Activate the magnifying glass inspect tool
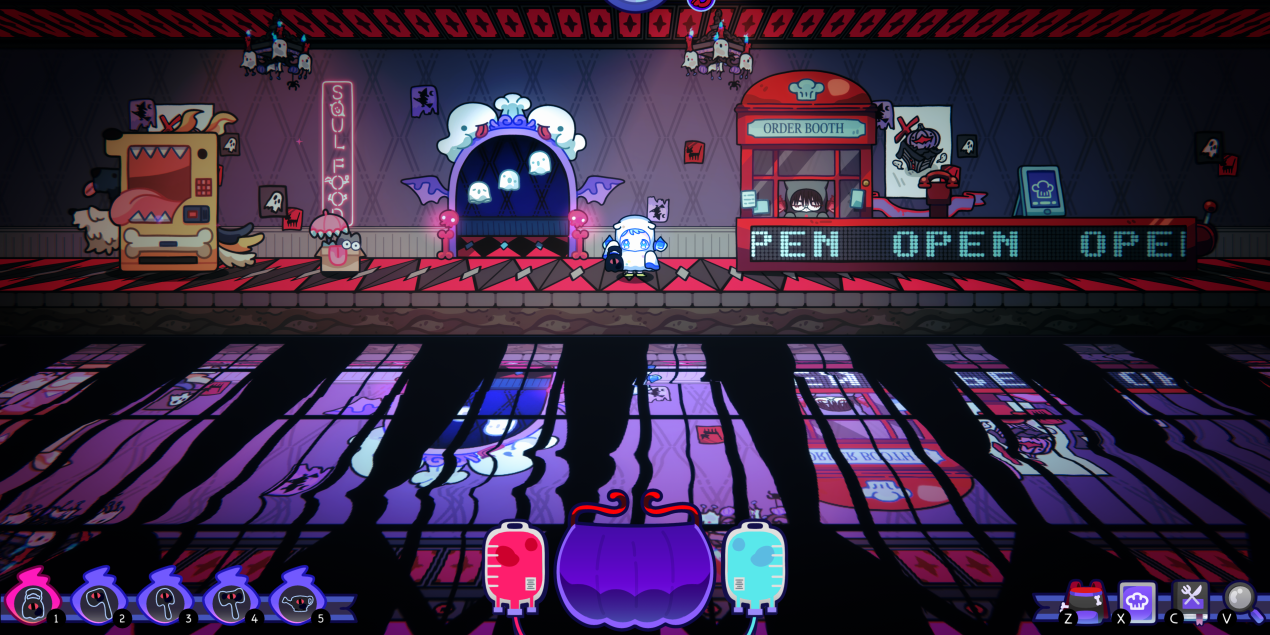Viewport: 1270px width, 635px height. [x=1241, y=598]
